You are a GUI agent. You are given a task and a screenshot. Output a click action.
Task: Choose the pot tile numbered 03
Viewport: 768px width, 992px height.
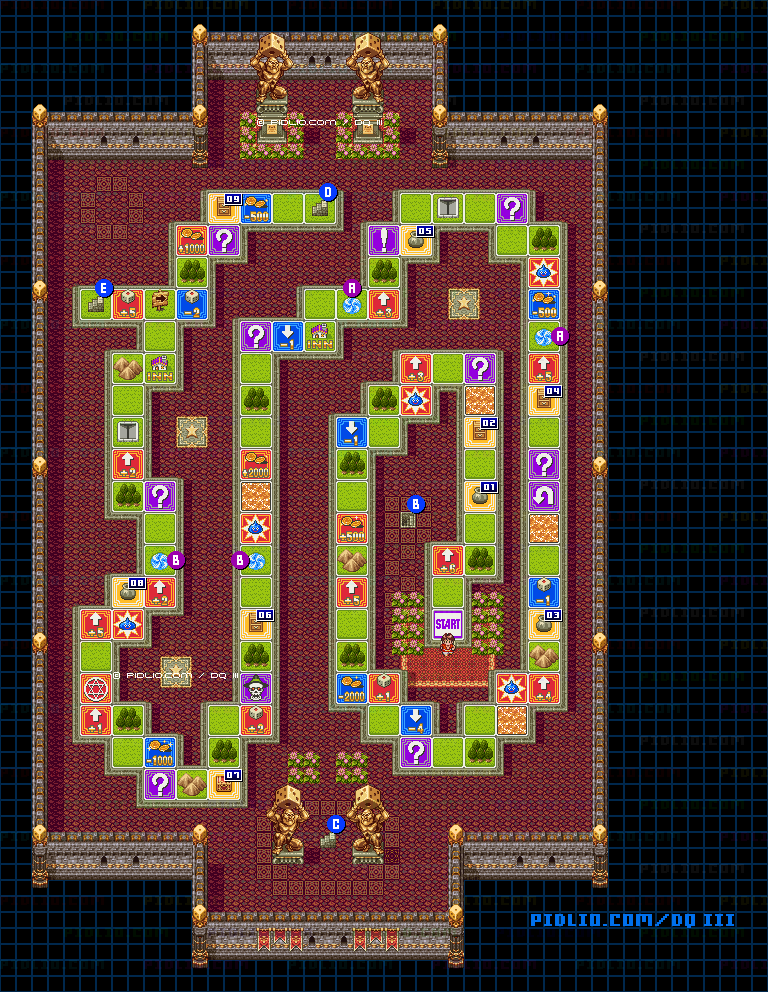coord(544,623)
